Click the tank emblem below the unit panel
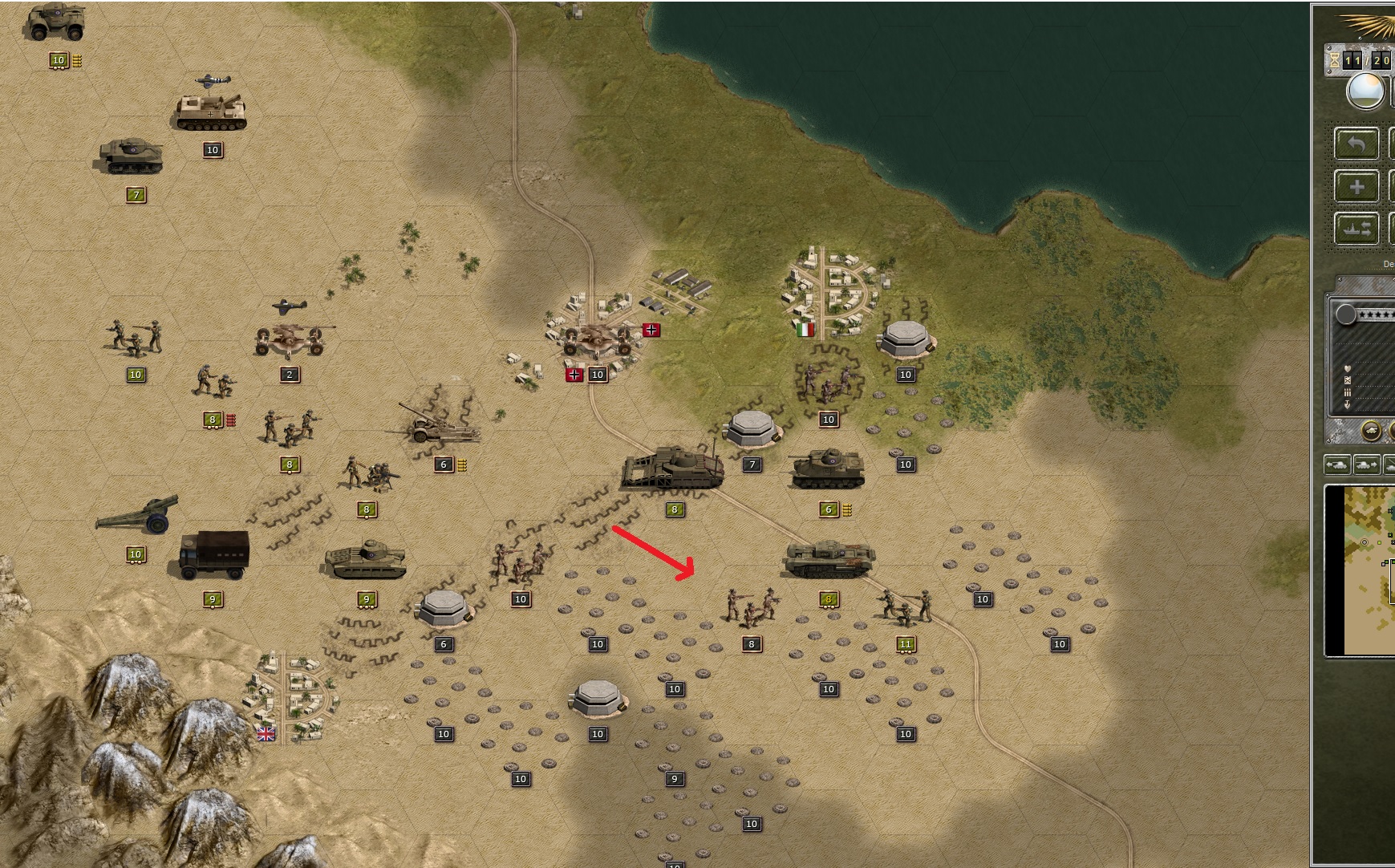The height and width of the screenshot is (868, 1395). [x=1371, y=430]
